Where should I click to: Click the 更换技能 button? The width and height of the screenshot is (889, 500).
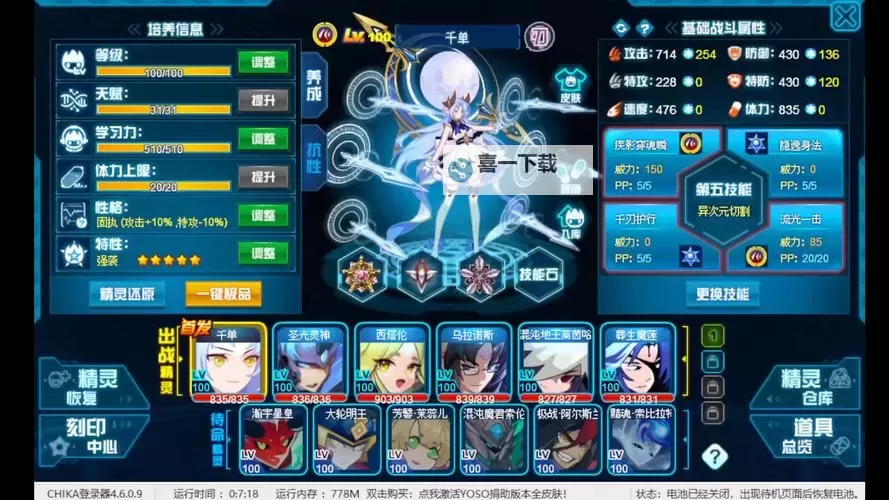tap(722, 294)
